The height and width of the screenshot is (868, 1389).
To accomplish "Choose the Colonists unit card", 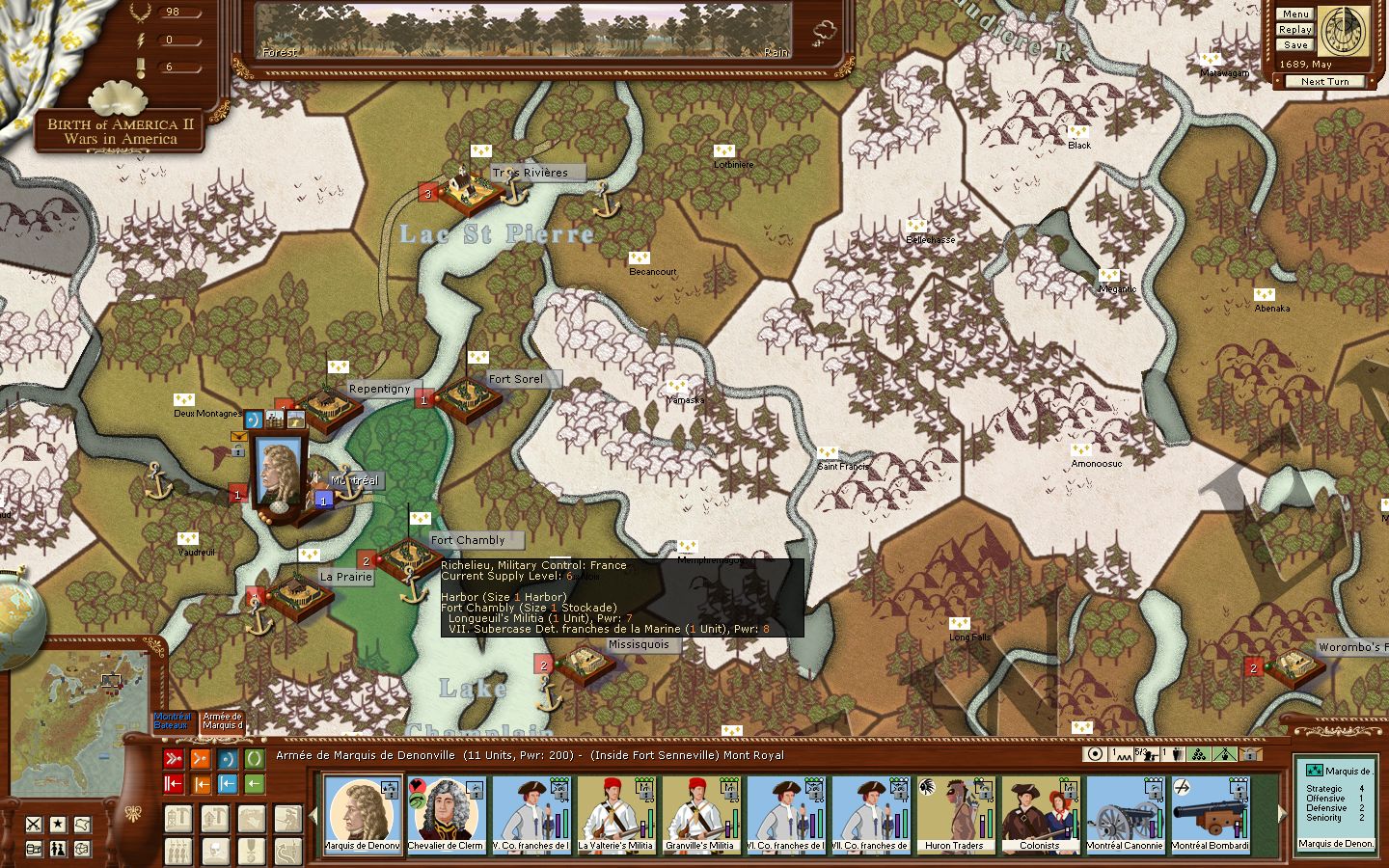I will tap(1039, 815).
